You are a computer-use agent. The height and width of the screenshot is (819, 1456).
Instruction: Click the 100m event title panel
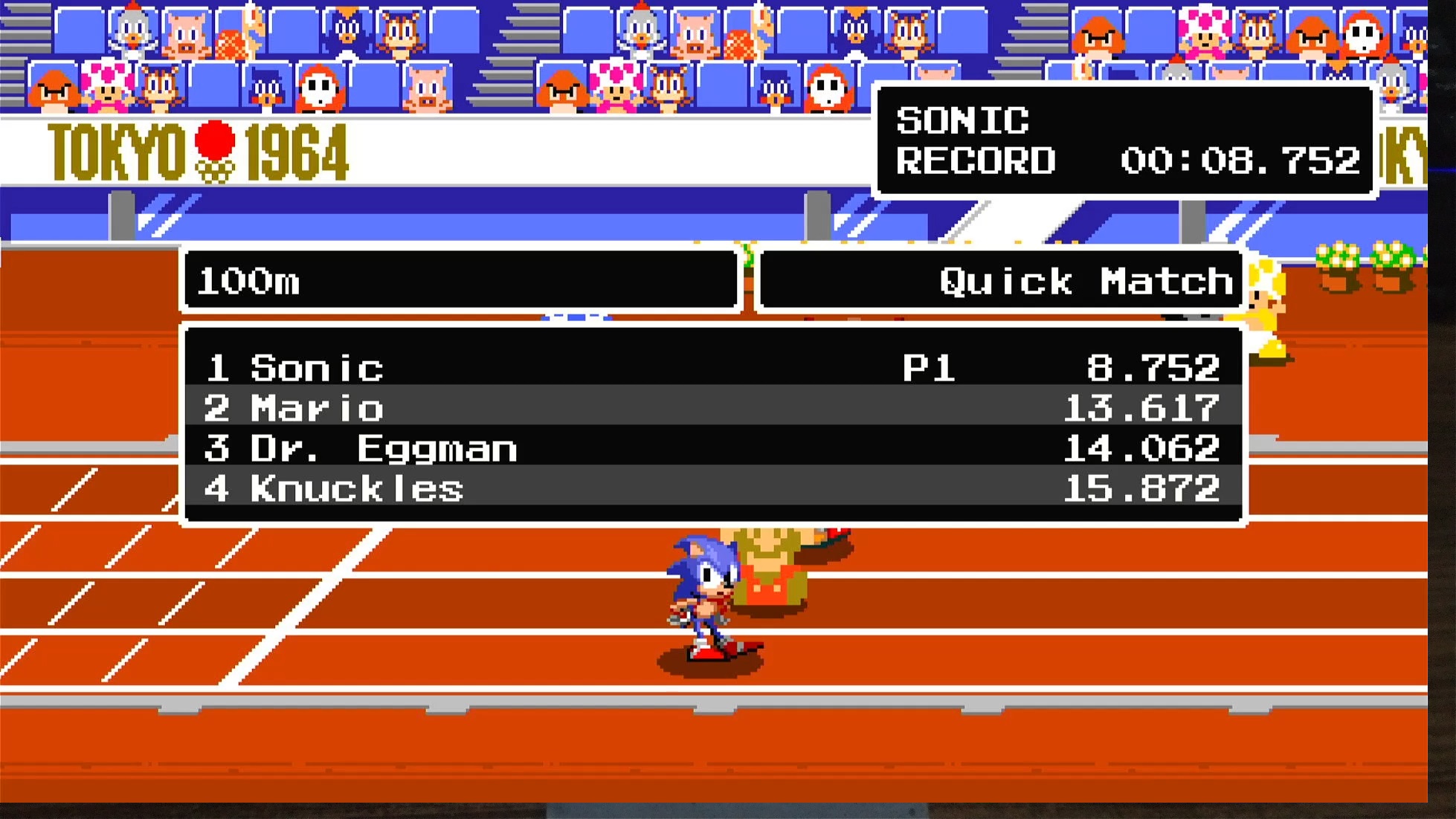click(x=461, y=280)
